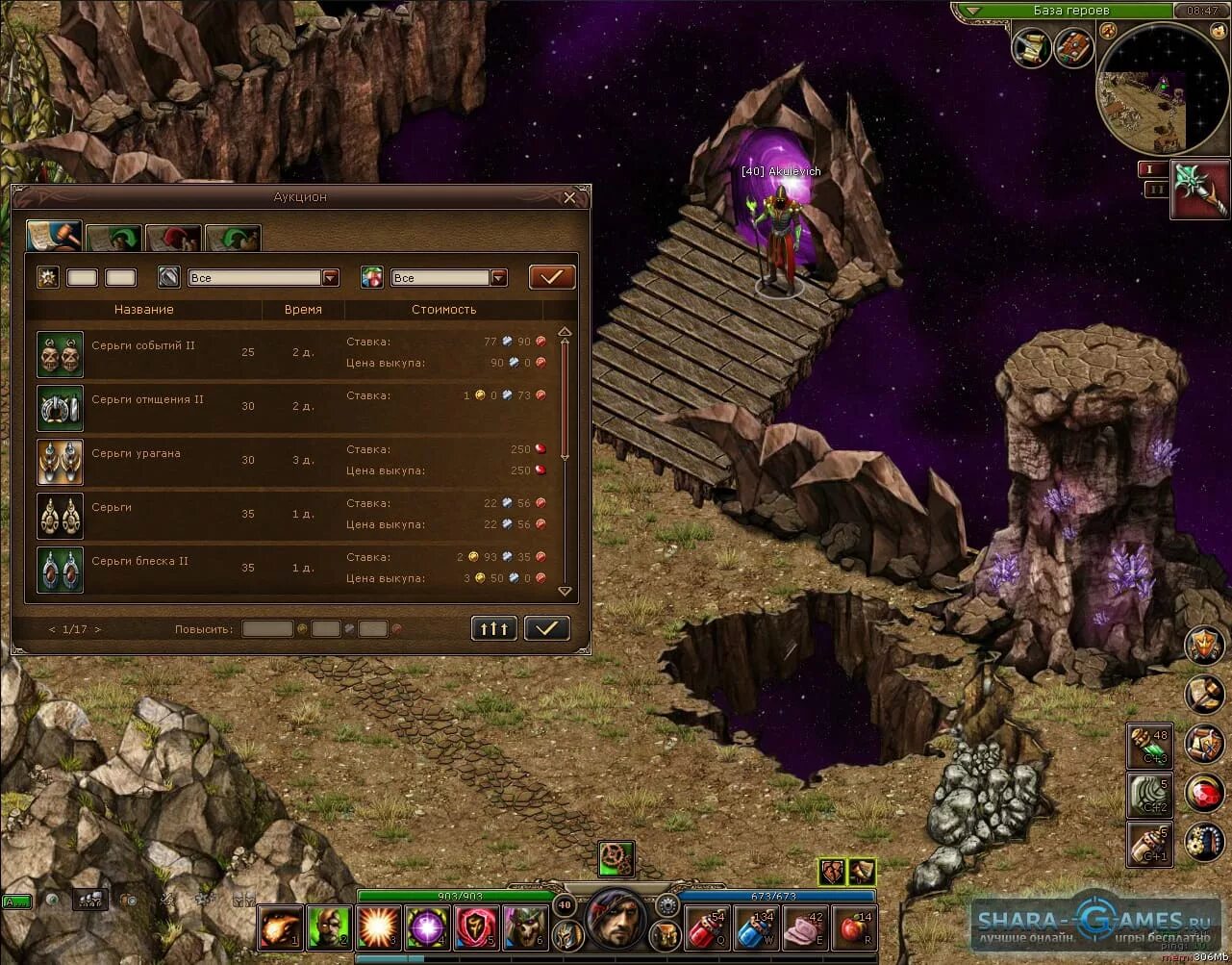
Task: Go to the next auction page arrow
Action: point(98,629)
